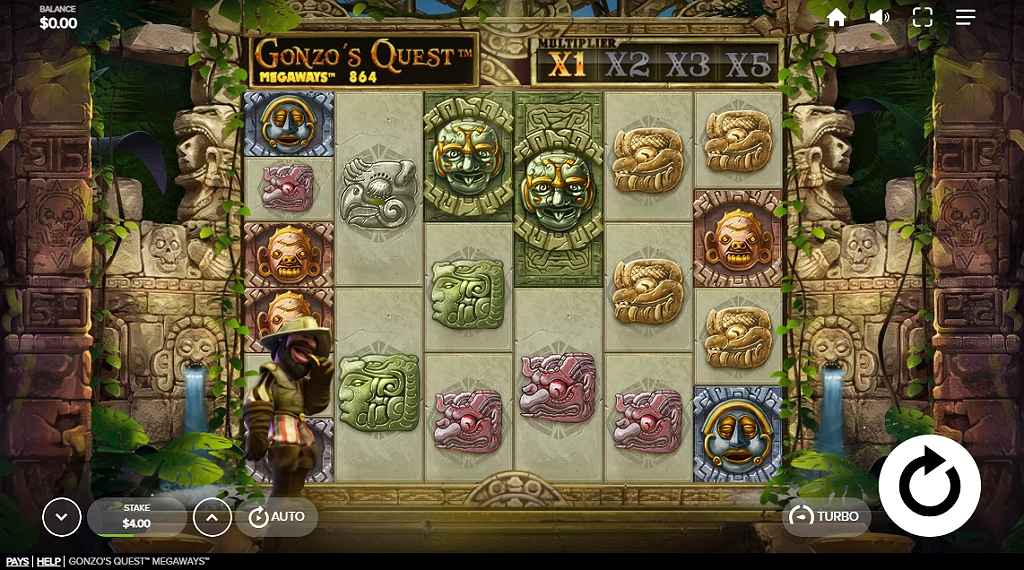
Task: Enter fullscreen mode
Action: [922, 17]
